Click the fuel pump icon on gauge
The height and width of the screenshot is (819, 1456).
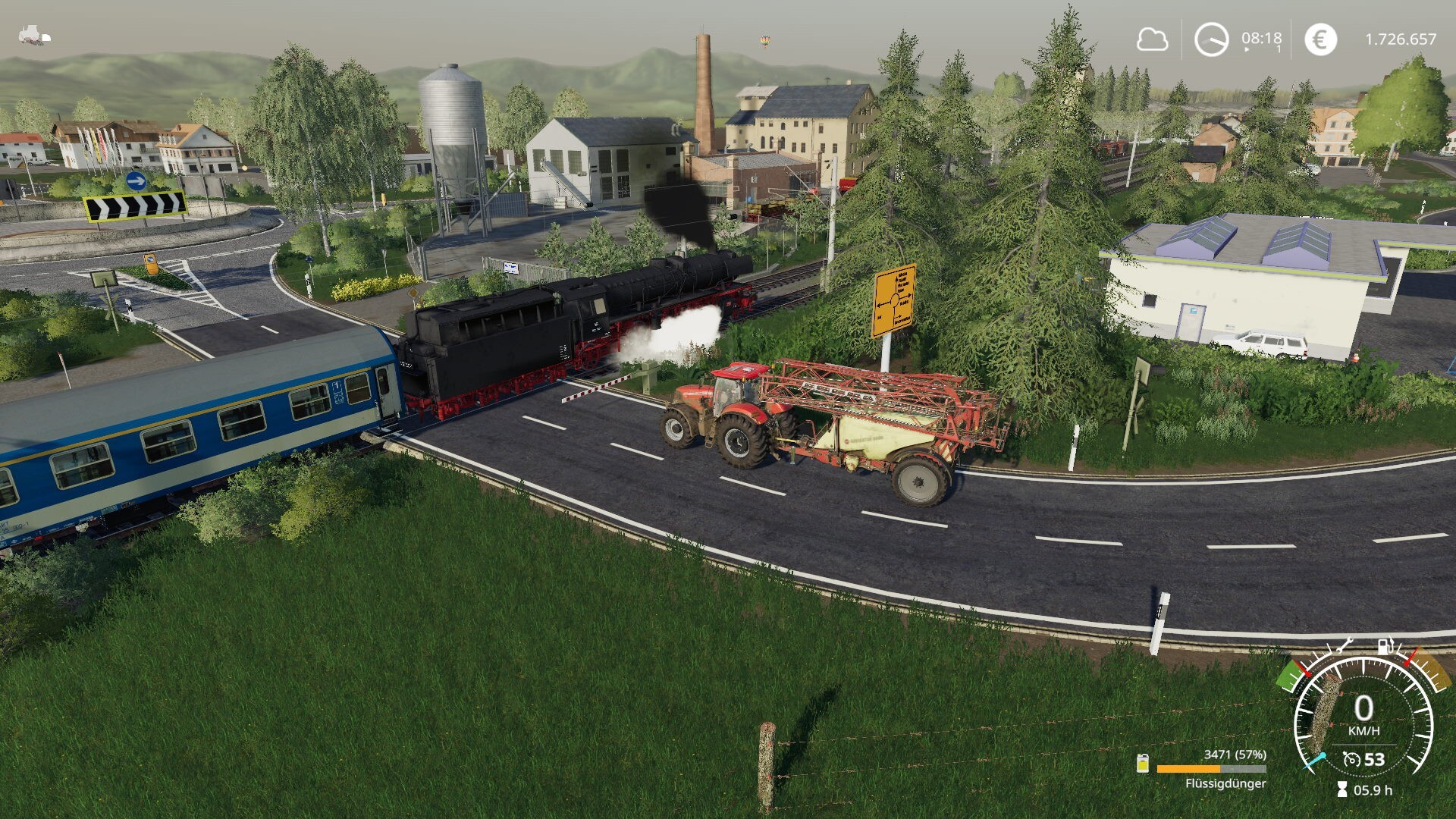pos(1385,647)
